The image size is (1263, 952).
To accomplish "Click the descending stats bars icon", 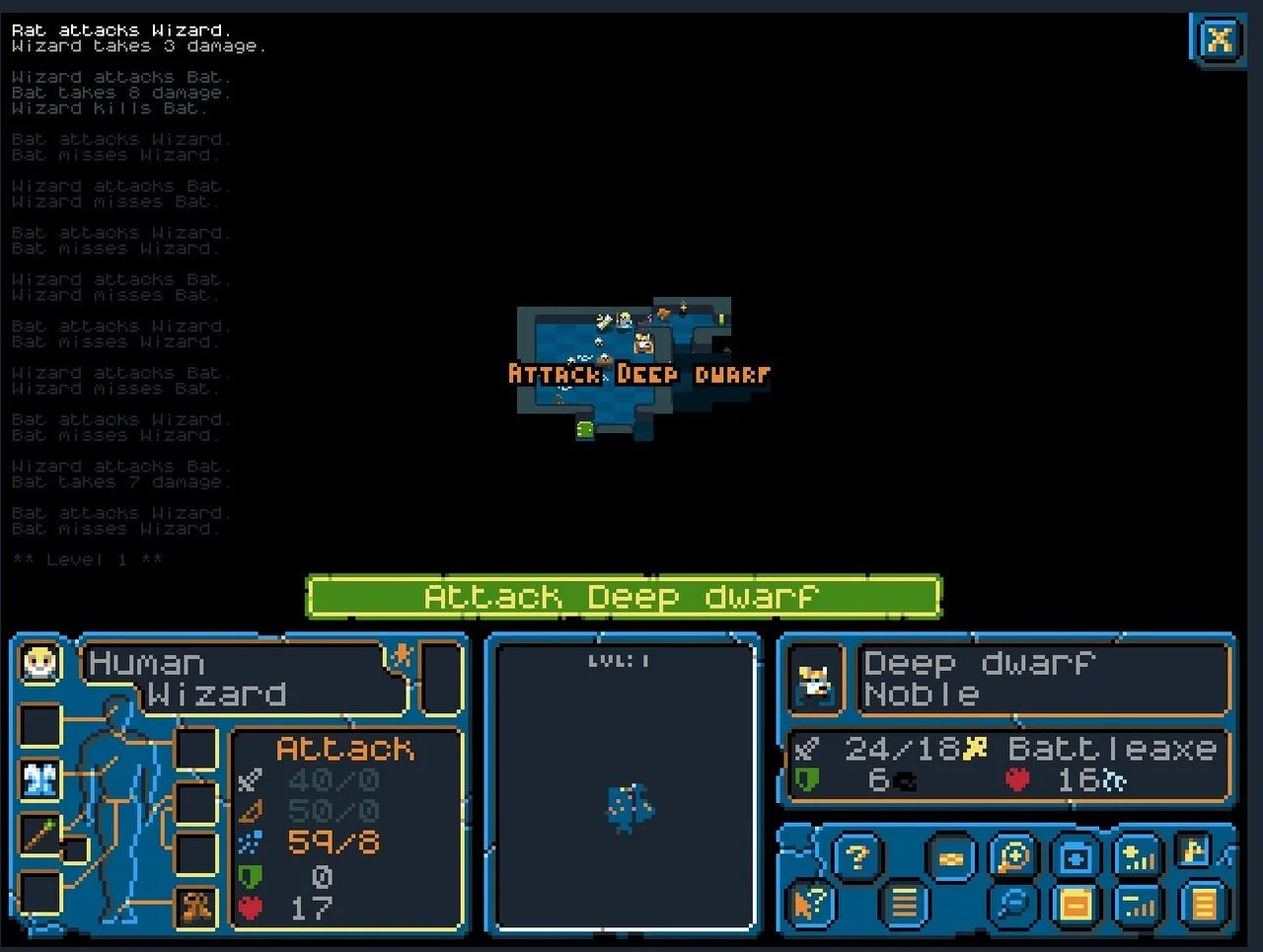I will 1136,905.
